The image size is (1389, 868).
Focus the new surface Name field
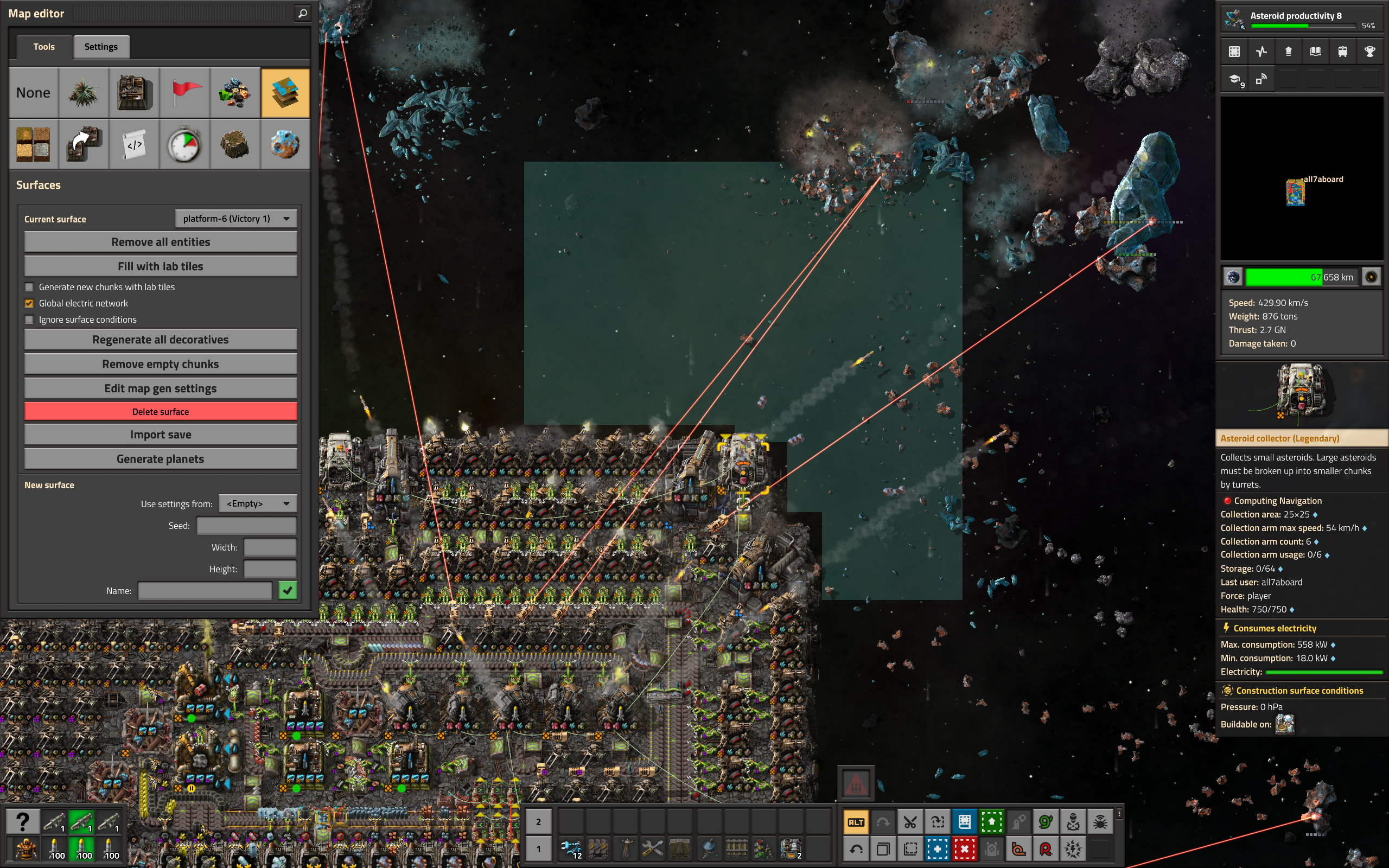click(205, 591)
